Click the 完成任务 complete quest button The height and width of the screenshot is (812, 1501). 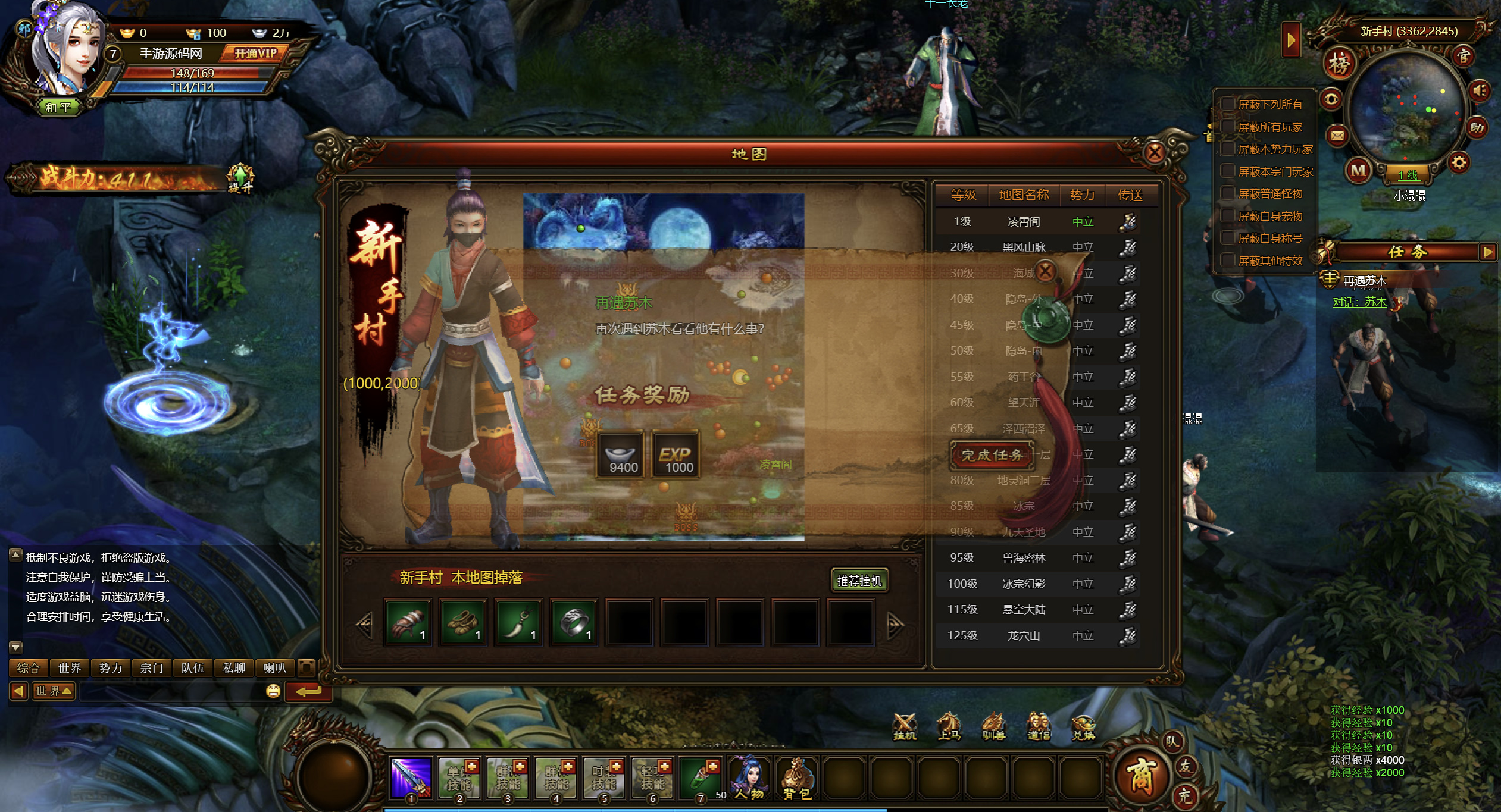[992, 455]
